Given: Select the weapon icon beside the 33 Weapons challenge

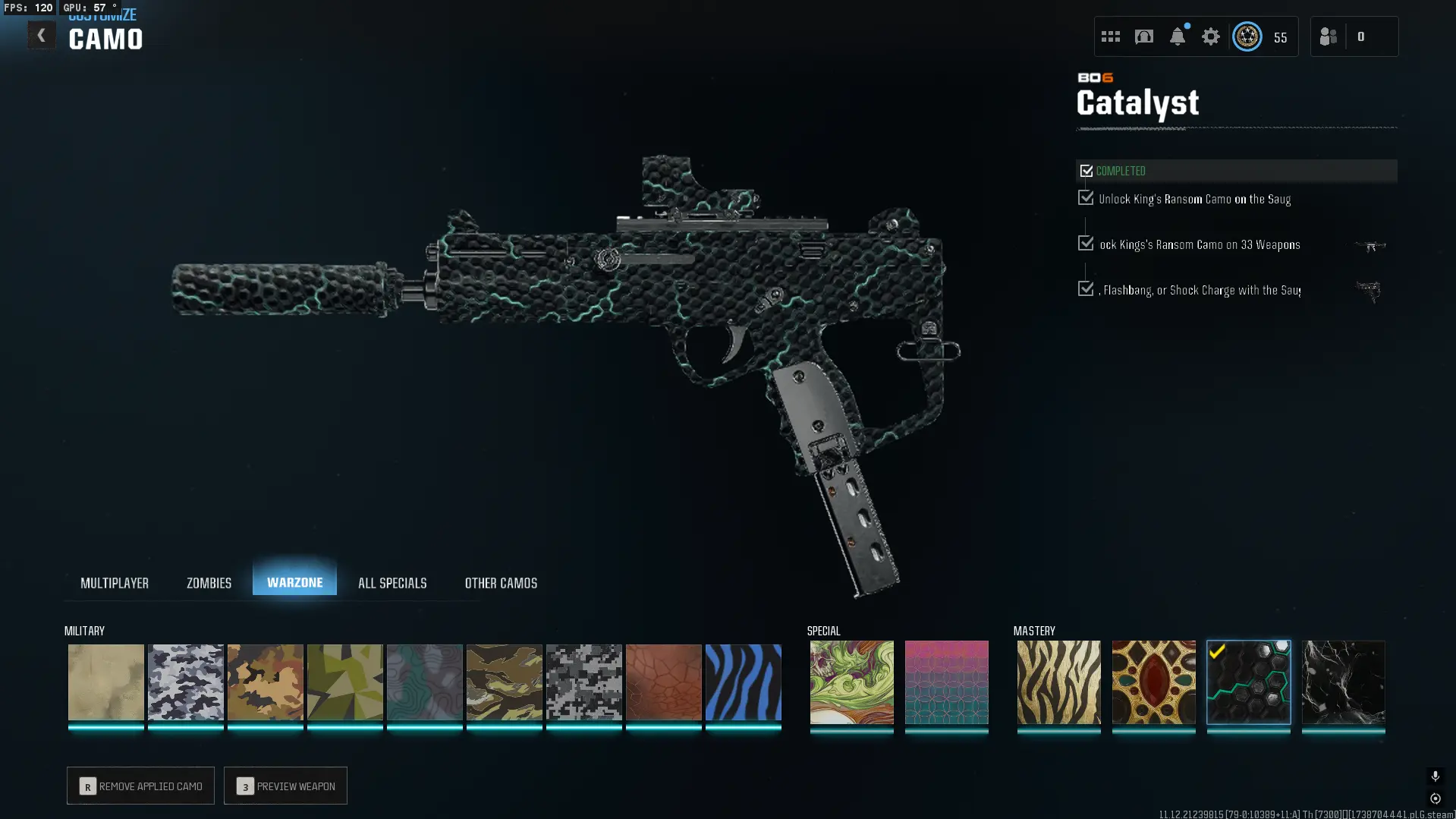Looking at the screenshot, I should 1372,246.
